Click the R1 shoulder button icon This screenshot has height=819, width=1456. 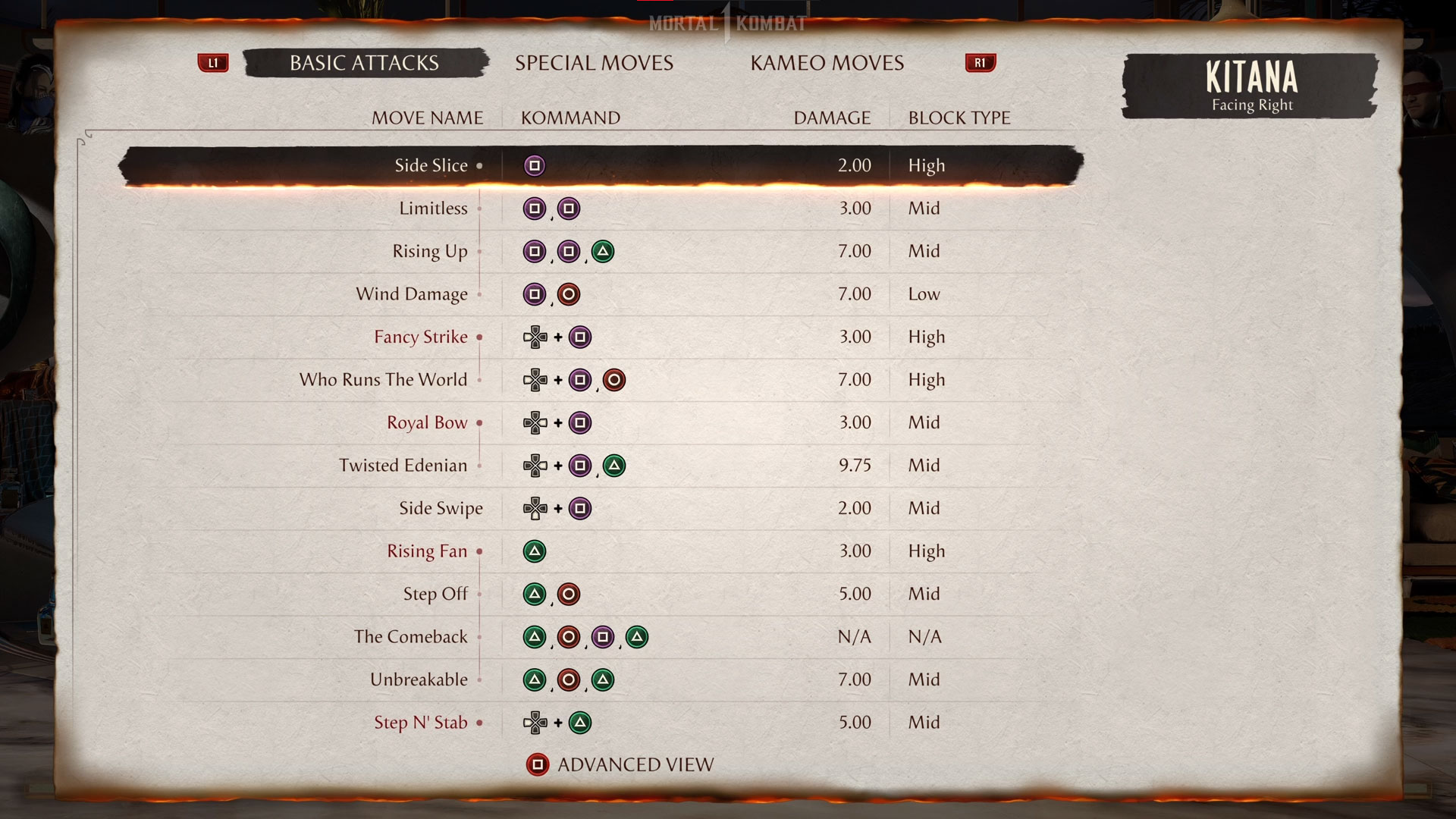(980, 63)
